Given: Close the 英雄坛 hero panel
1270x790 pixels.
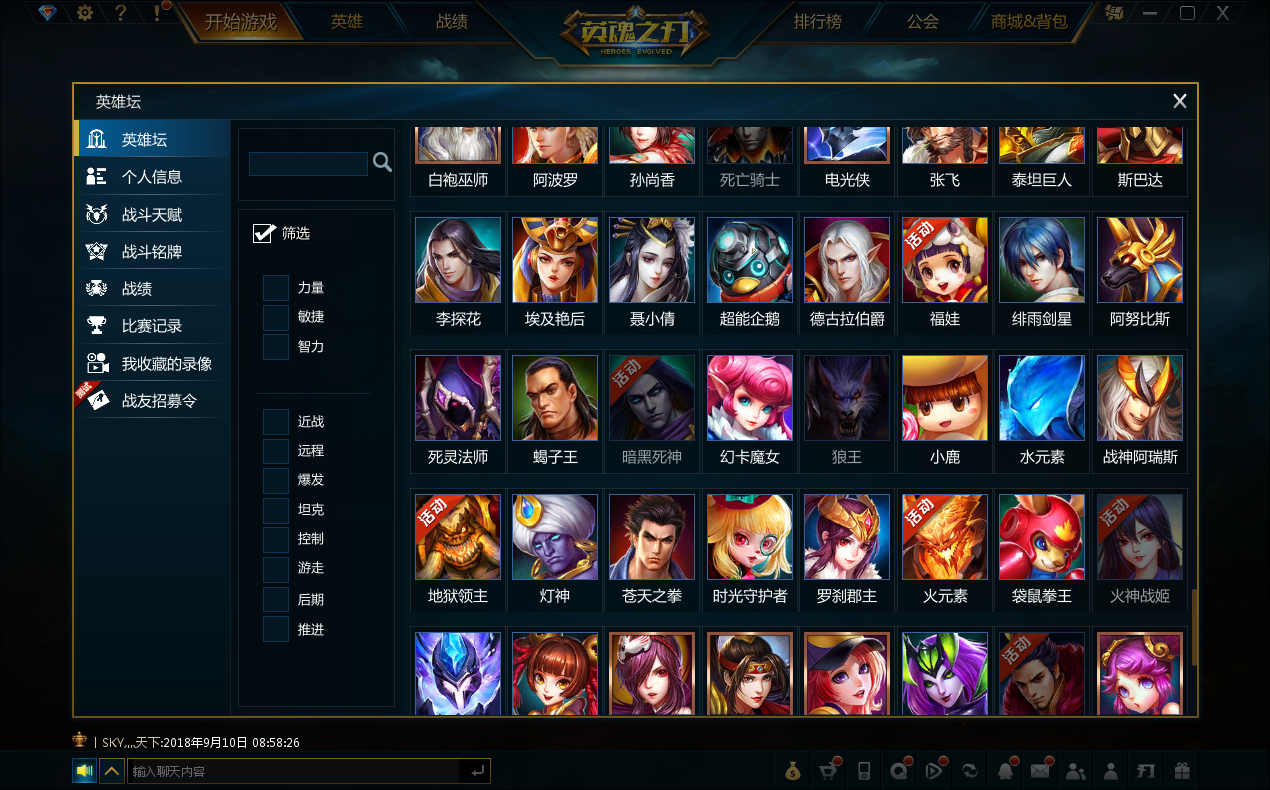Looking at the screenshot, I should (x=1180, y=101).
